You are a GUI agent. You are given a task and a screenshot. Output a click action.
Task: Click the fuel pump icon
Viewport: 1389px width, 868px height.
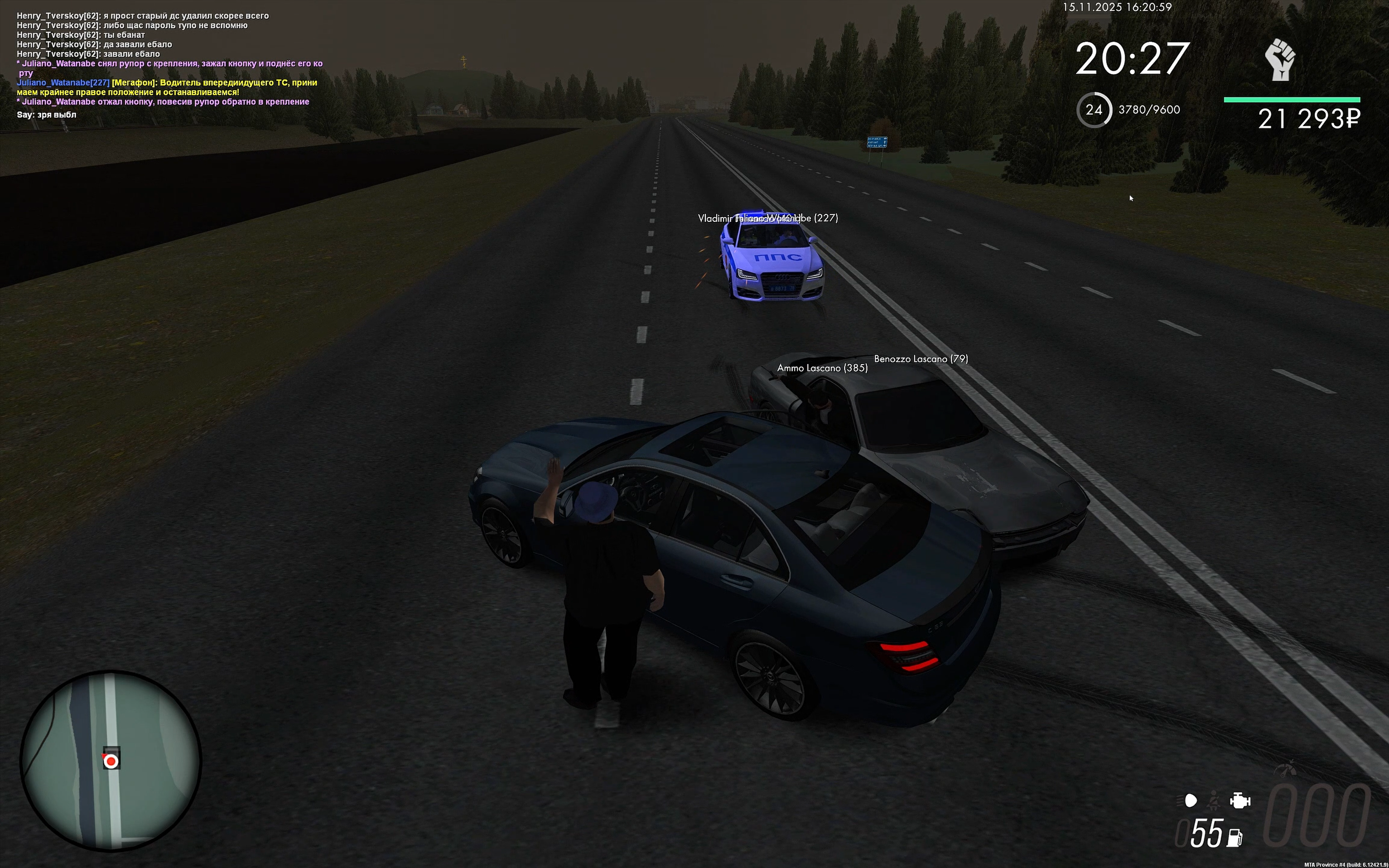1234,838
